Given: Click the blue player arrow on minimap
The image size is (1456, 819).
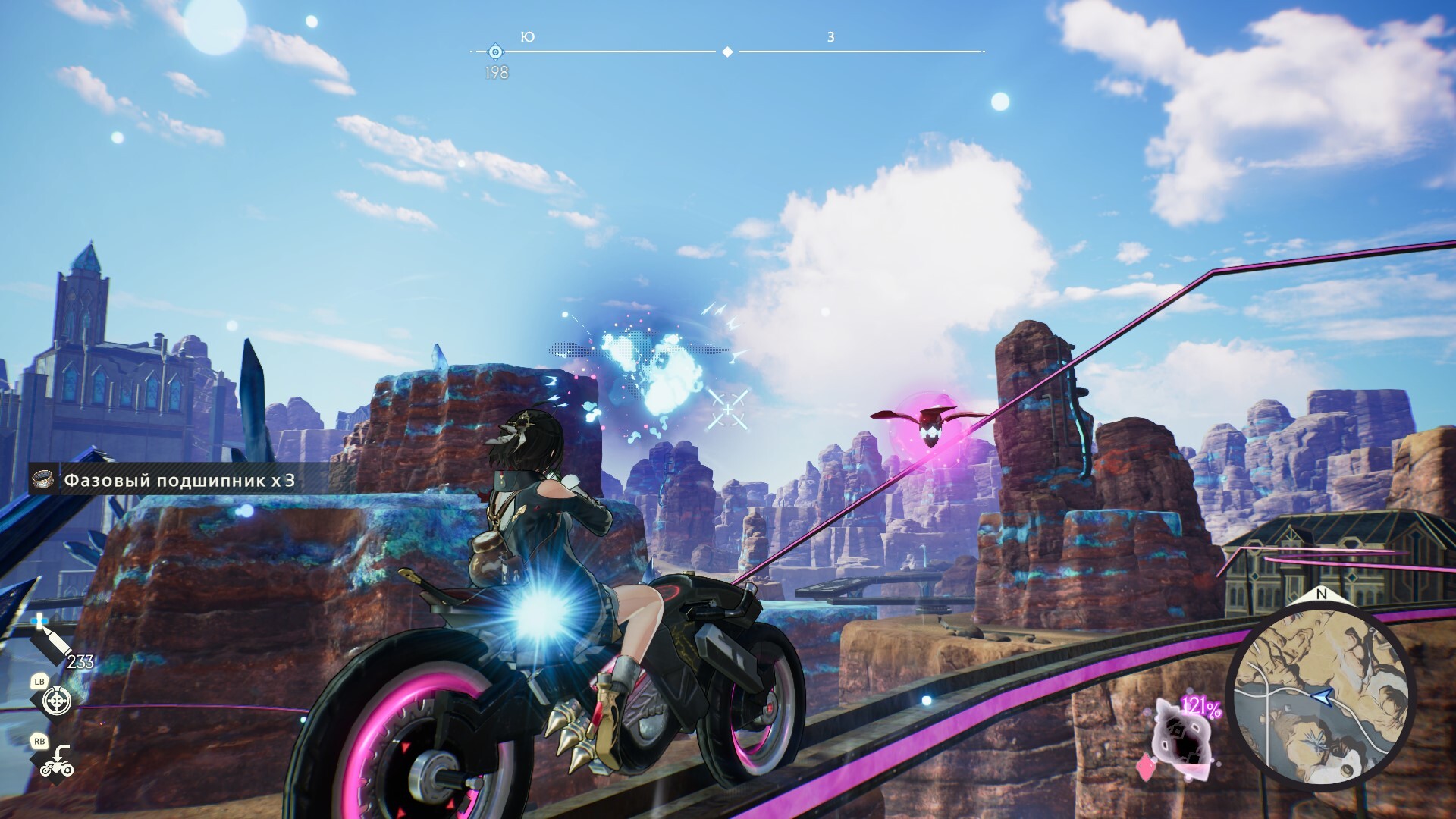Looking at the screenshot, I should pos(1322,694).
